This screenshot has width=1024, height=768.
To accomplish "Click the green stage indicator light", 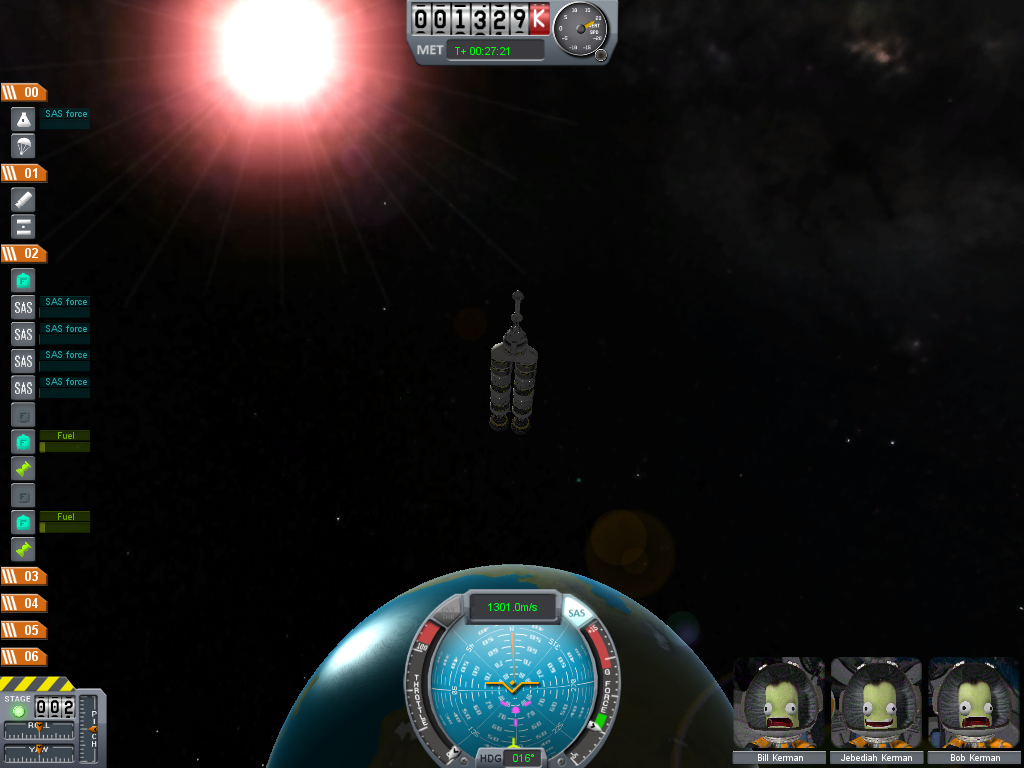I will (17, 710).
